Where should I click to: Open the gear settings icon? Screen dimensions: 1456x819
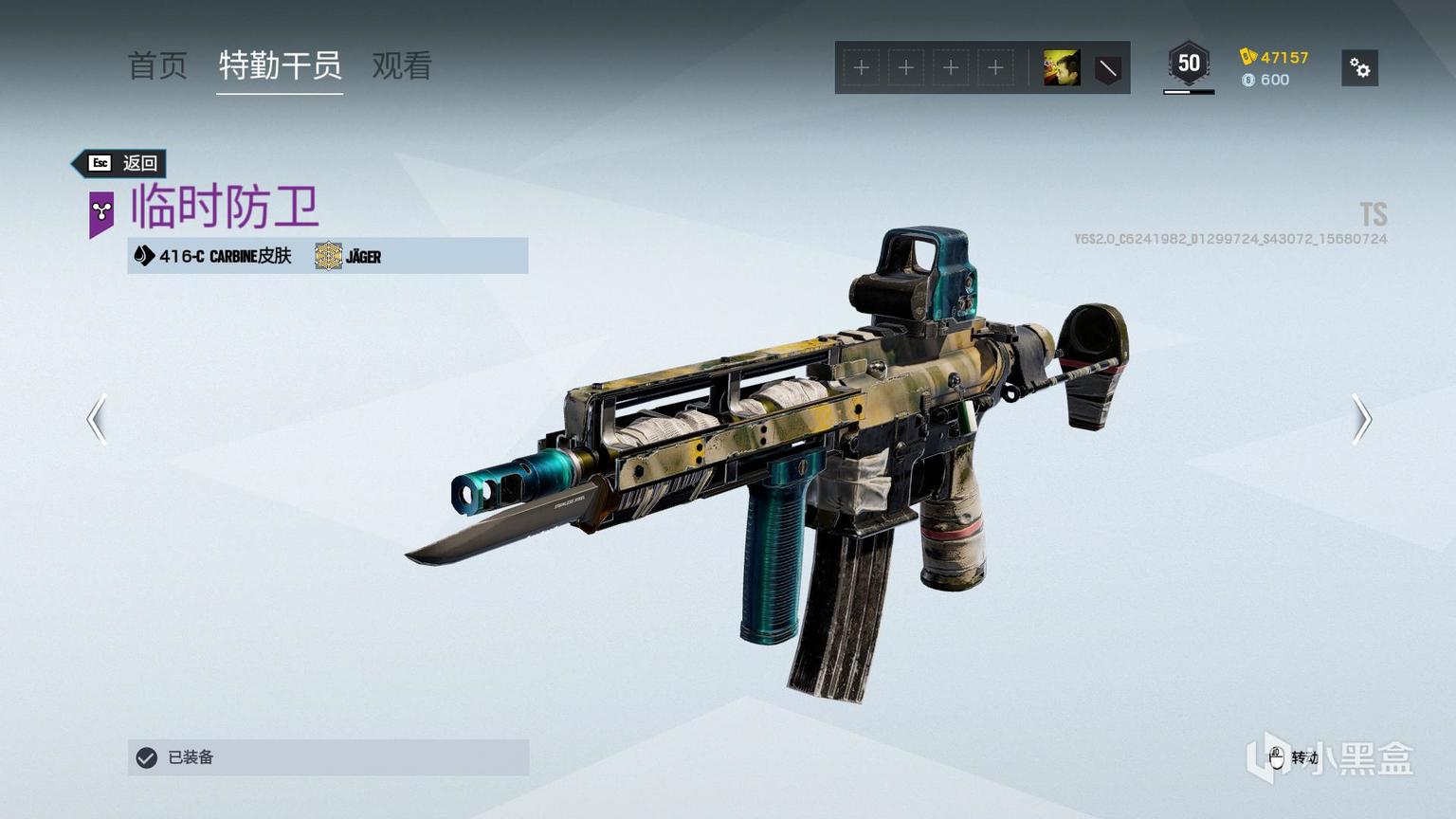[1359, 68]
